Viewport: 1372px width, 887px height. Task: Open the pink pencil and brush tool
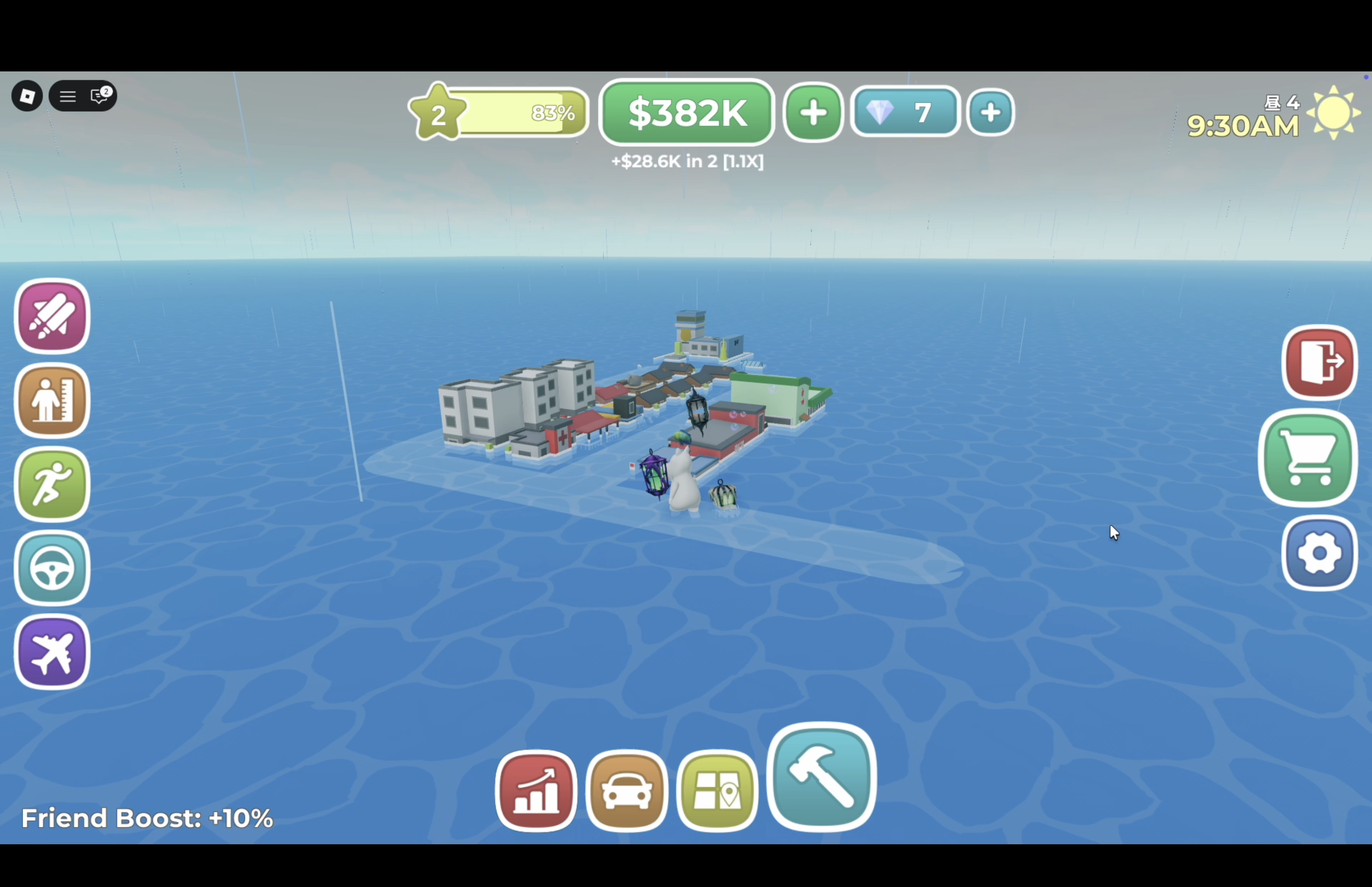pyautogui.click(x=52, y=316)
